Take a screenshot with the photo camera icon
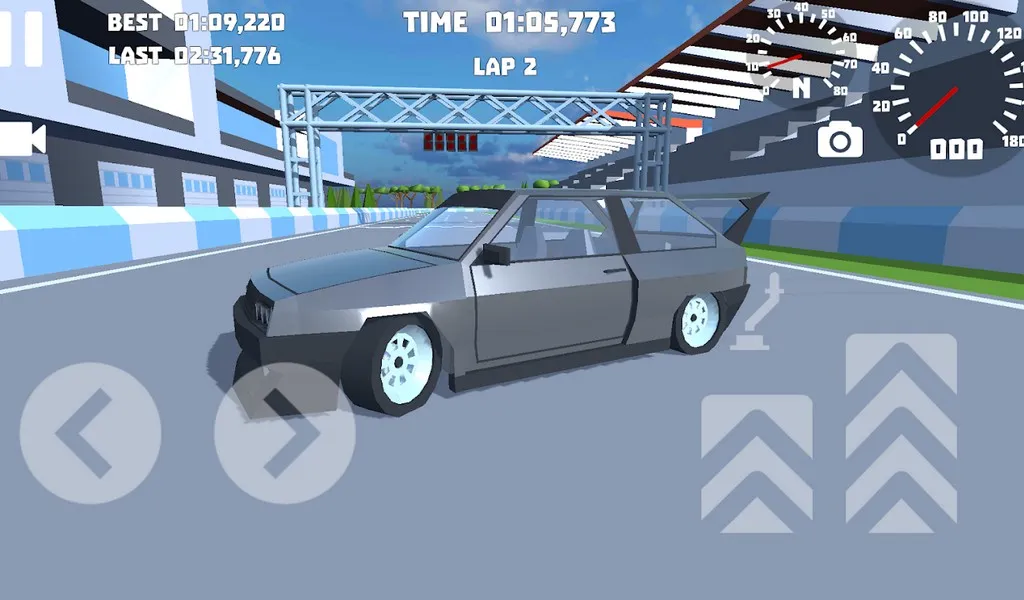This screenshot has width=1024, height=600. tap(840, 140)
